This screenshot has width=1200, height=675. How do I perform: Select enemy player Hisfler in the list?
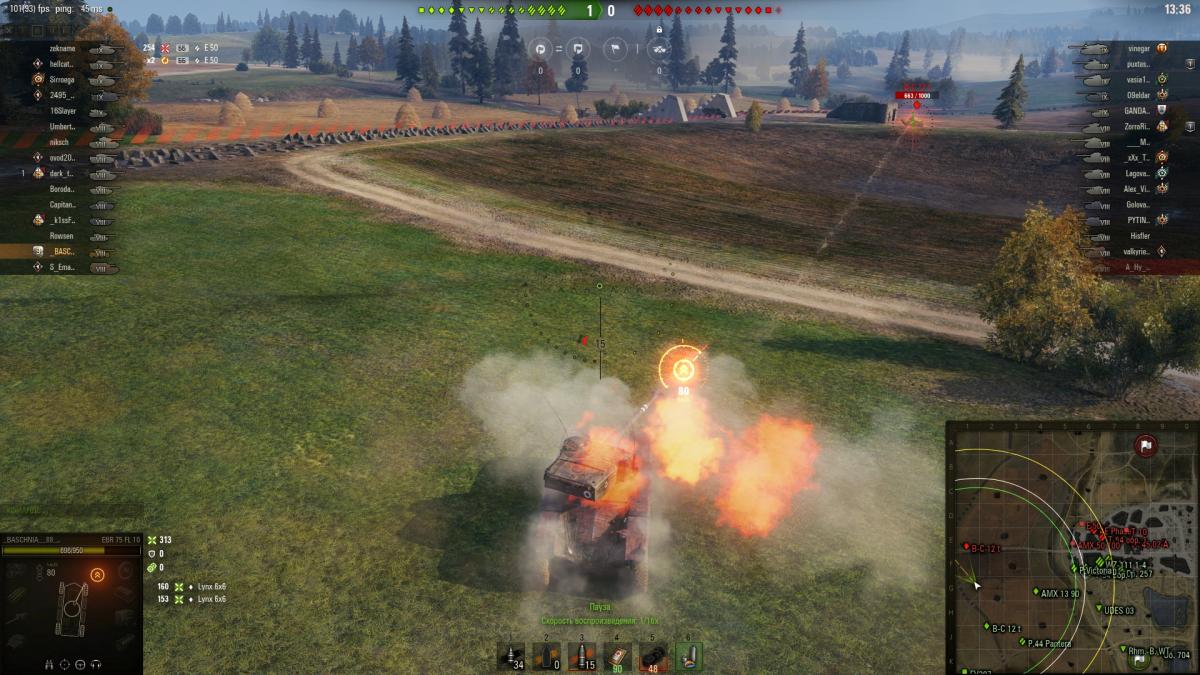1139,236
